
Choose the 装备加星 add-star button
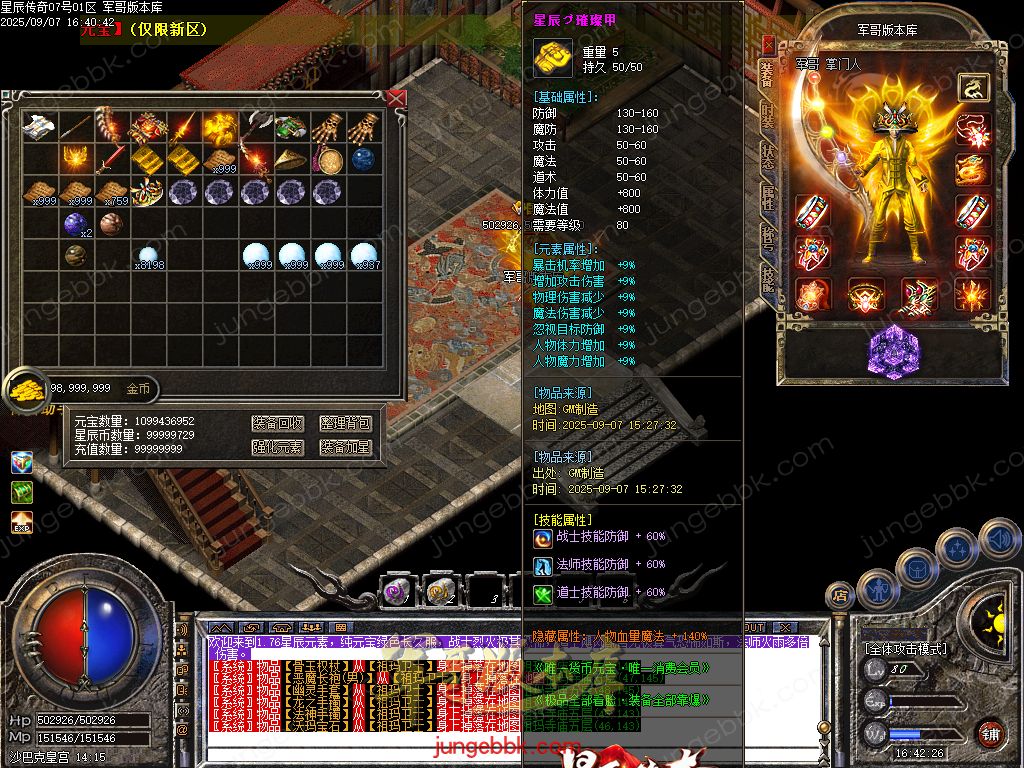click(345, 447)
